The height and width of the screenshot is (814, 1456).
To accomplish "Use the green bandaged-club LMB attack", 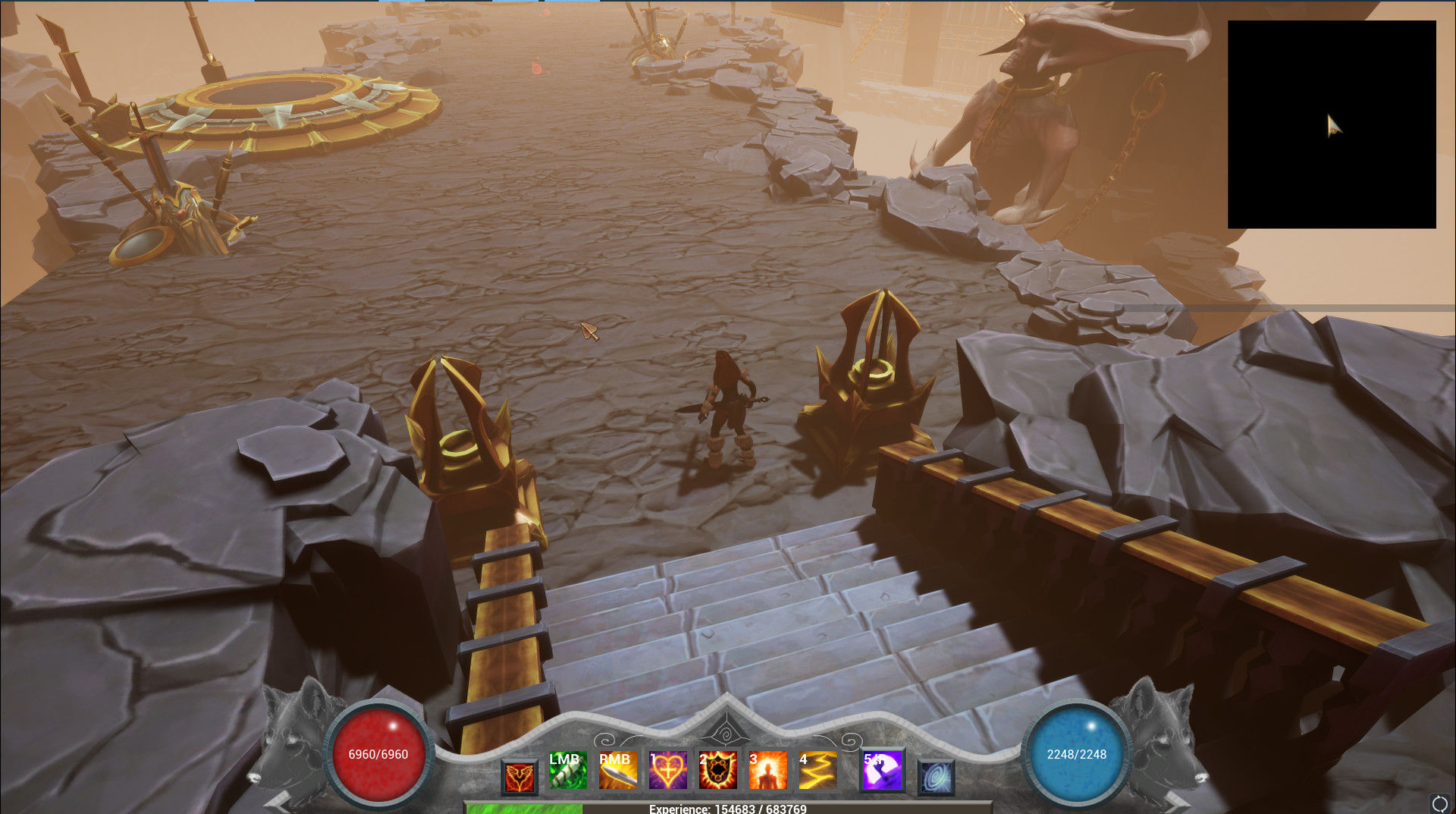I will coord(567,771).
